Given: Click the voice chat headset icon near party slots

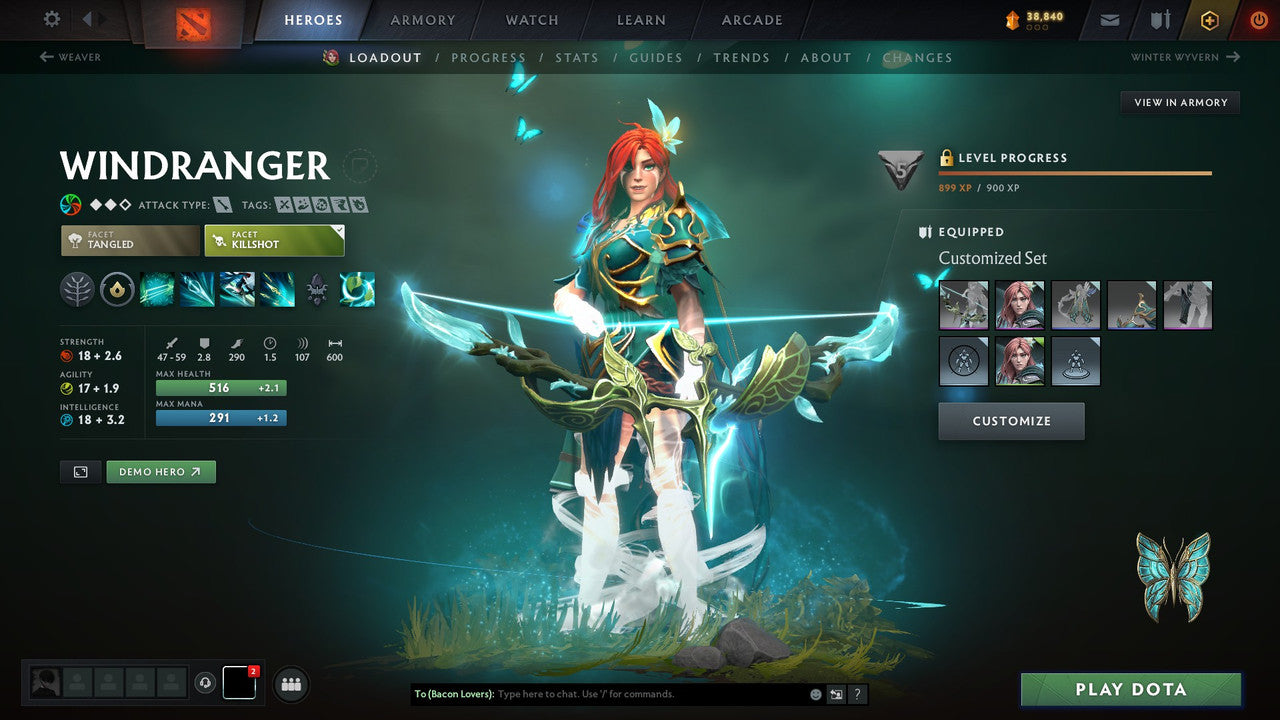Looking at the screenshot, I should coord(205,683).
